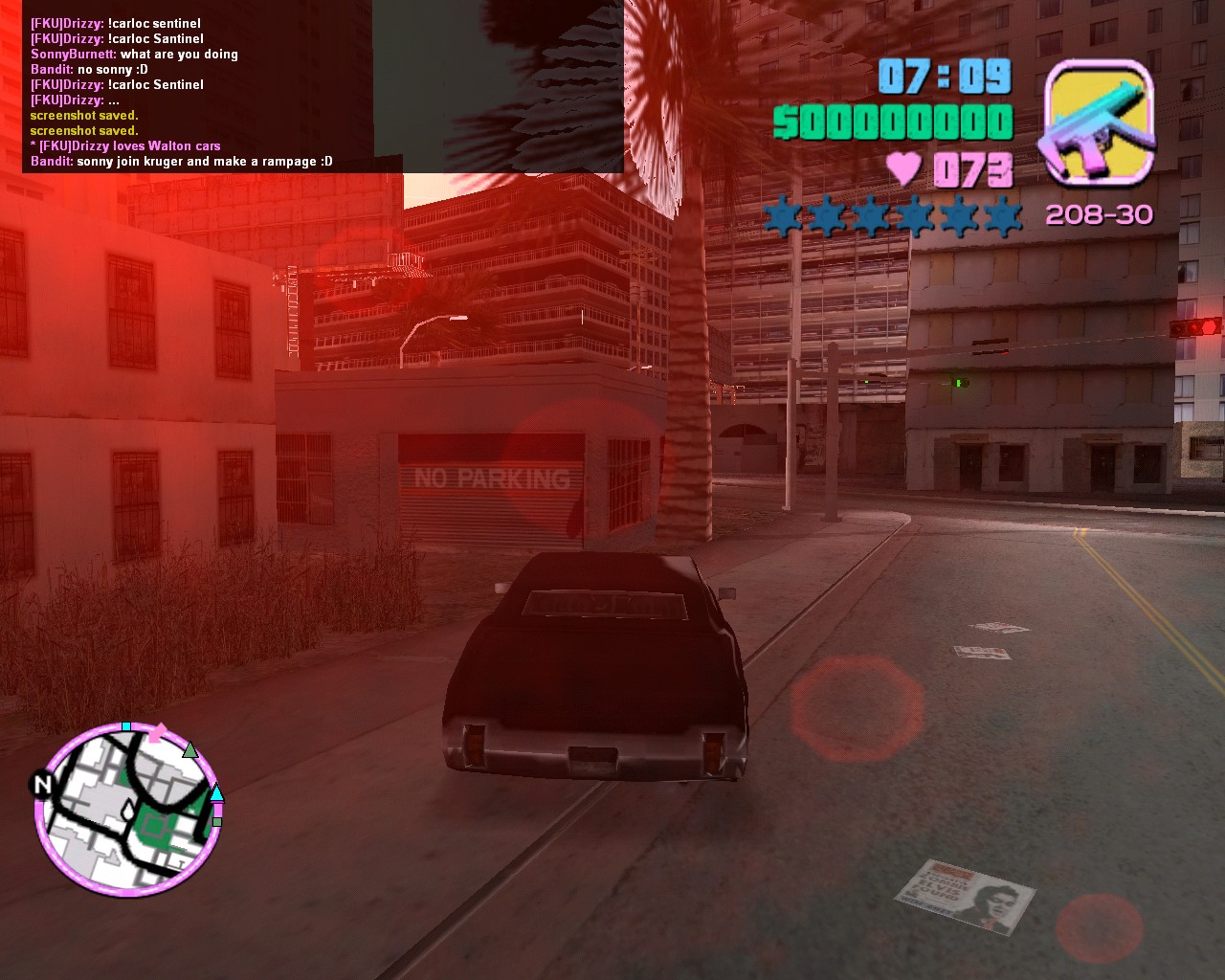The width and height of the screenshot is (1225, 980).
Task: Select the green square blip on the radar
Action: [x=217, y=821]
